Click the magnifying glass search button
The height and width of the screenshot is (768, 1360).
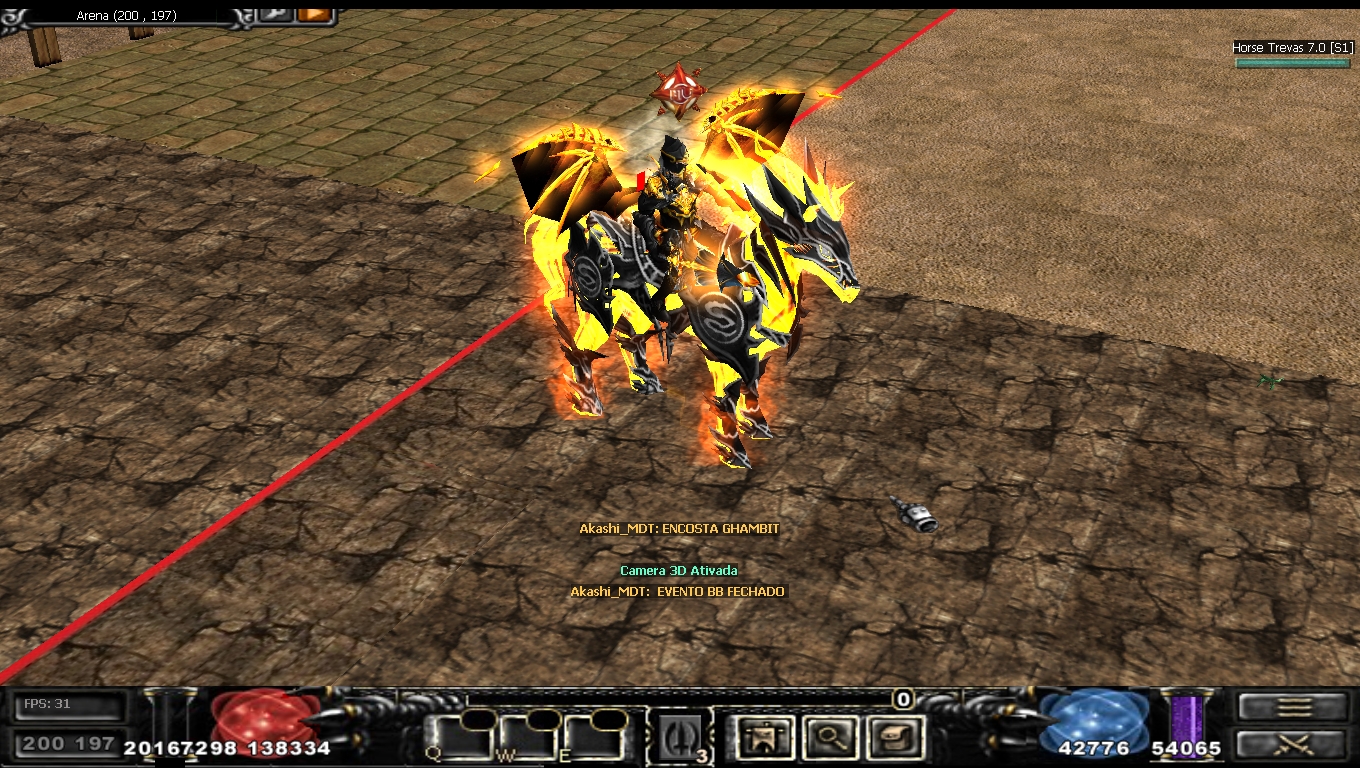(828, 739)
